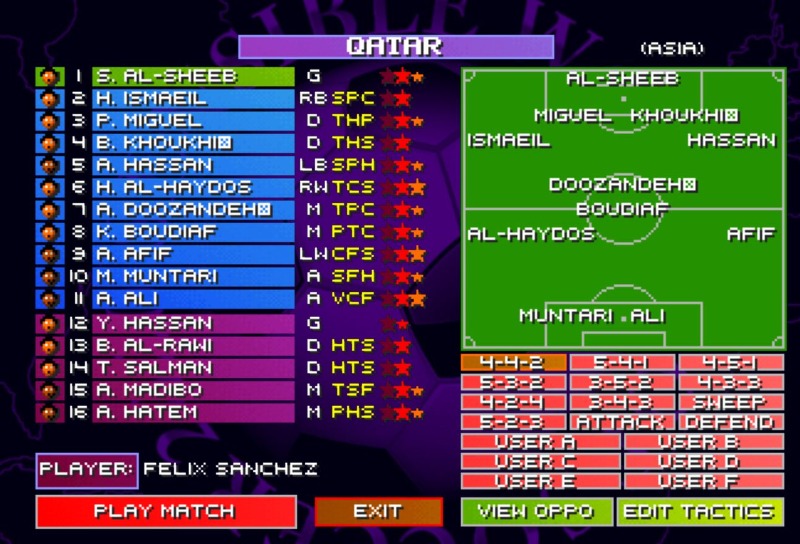
Task: Choose striker A. Ali from the roster
Action: (x=193, y=298)
